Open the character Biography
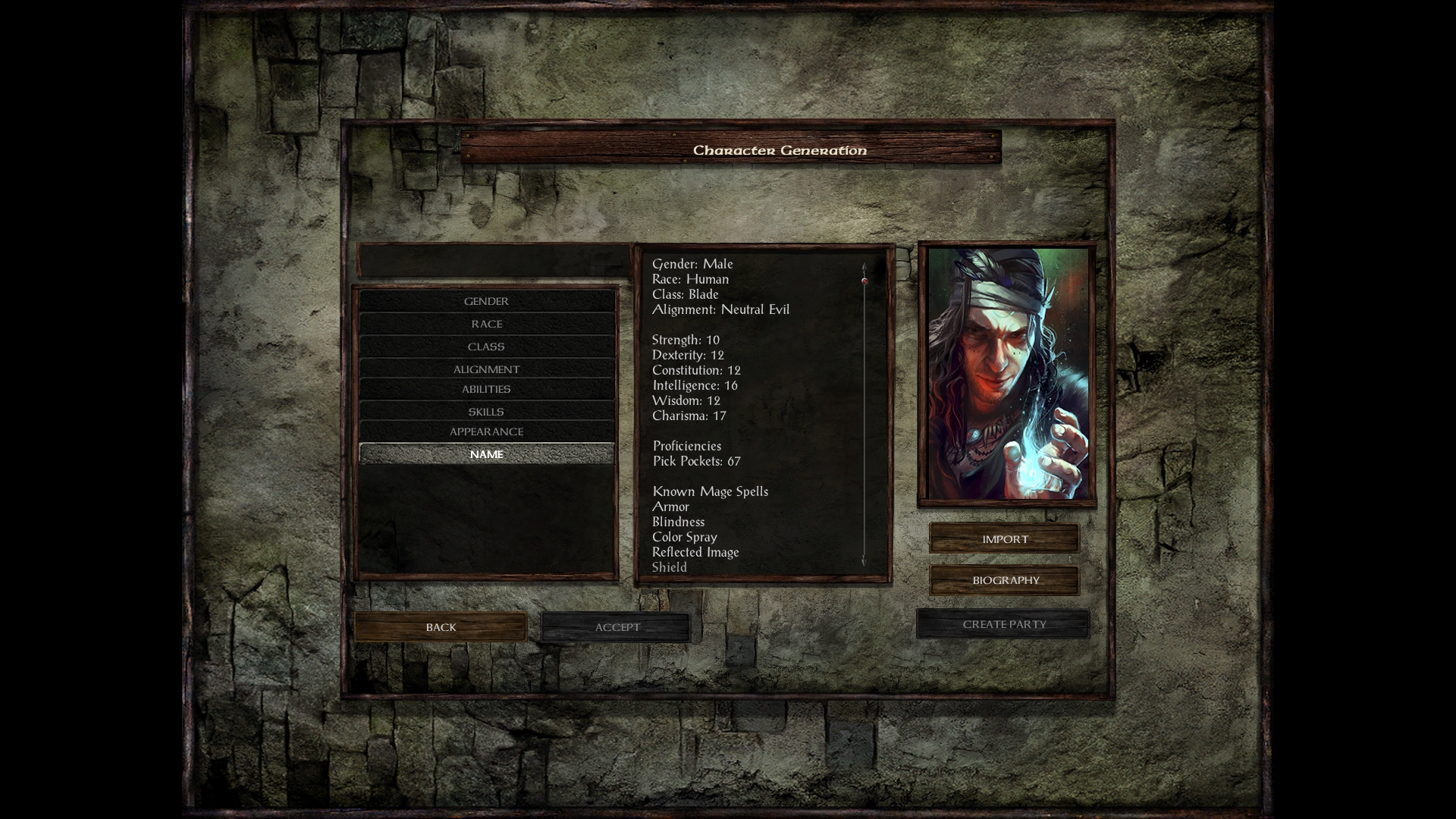Screen dimensions: 1456x819 tap(1005, 580)
